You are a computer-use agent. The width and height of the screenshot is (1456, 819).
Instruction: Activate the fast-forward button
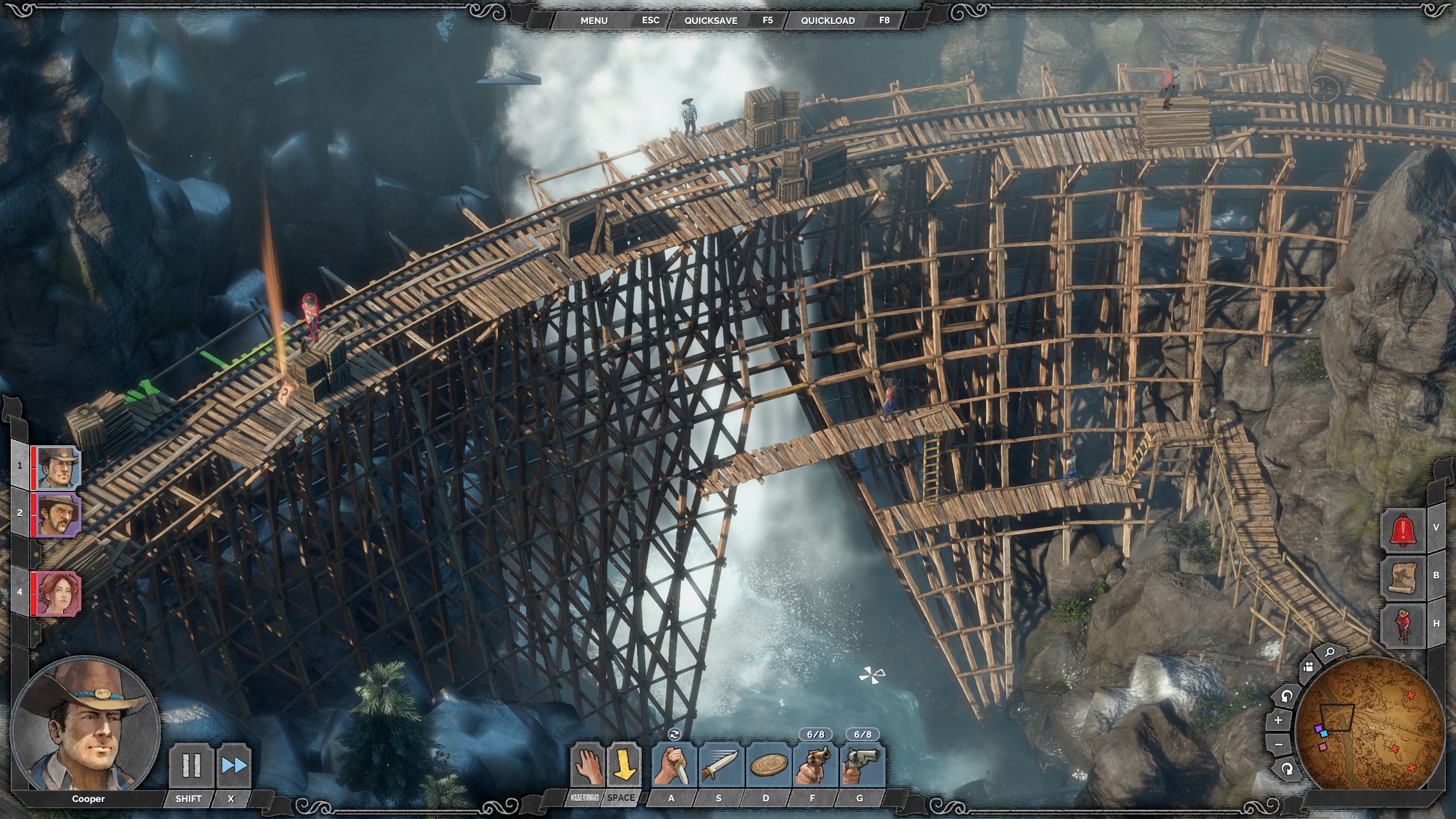(x=234, y=766)
